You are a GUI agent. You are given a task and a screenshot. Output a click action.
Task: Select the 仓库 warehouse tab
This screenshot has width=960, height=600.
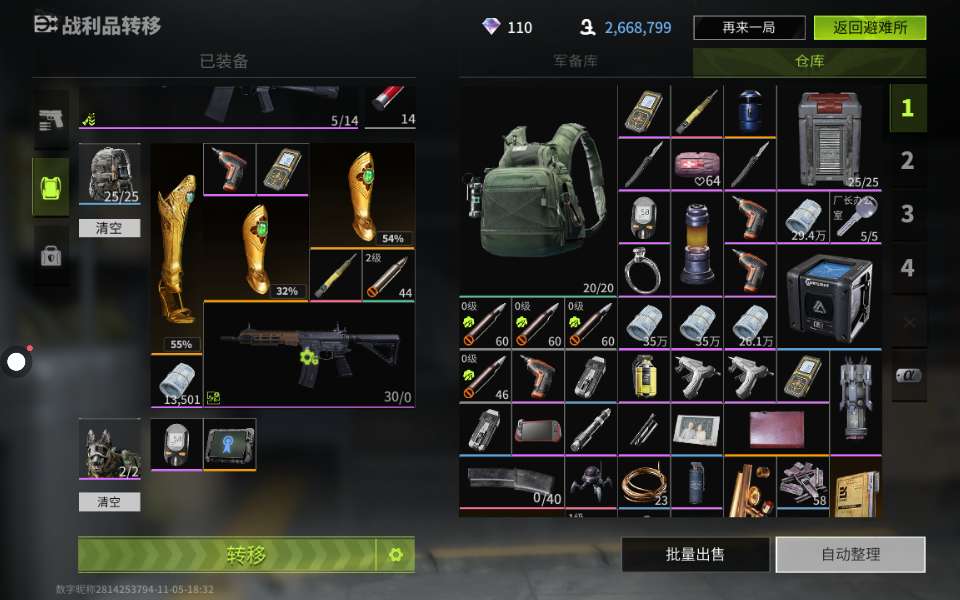pyautogui.click(x=809, y=62)
